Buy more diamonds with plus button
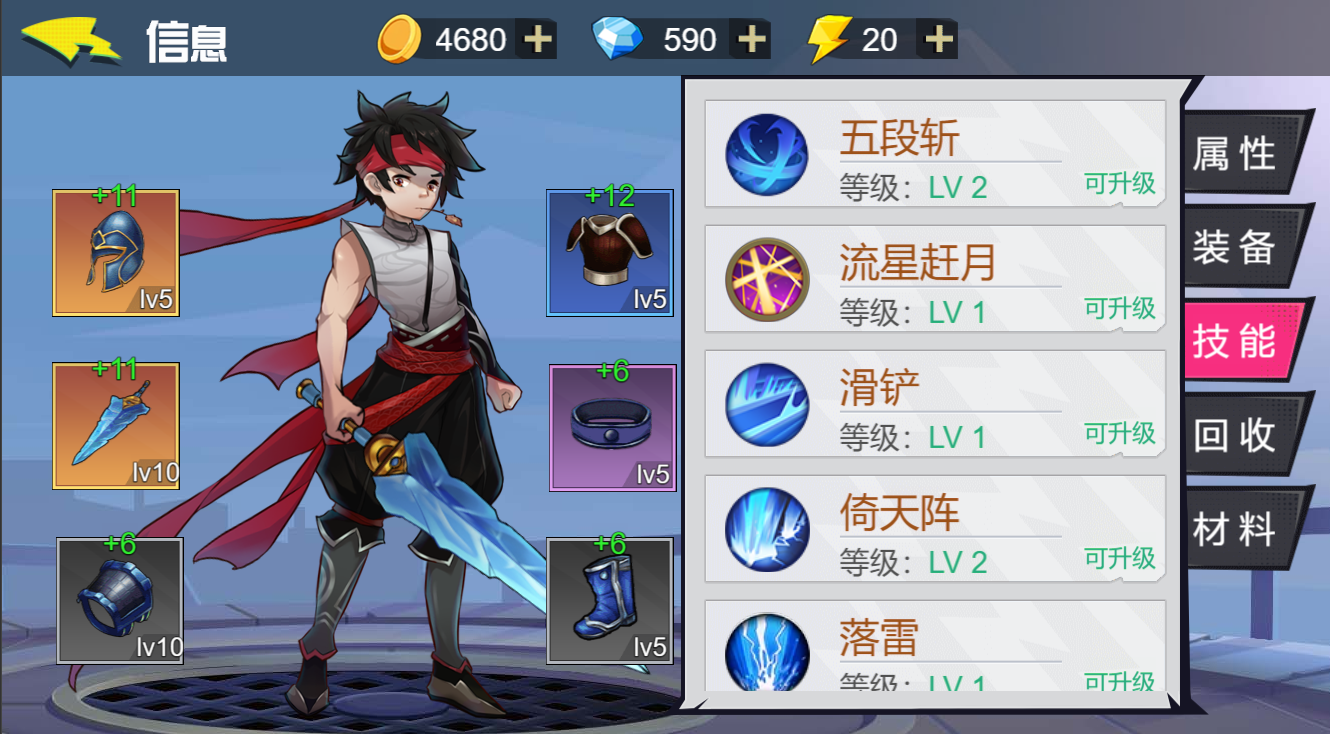Screen dimensions: 1330x734 751,39
